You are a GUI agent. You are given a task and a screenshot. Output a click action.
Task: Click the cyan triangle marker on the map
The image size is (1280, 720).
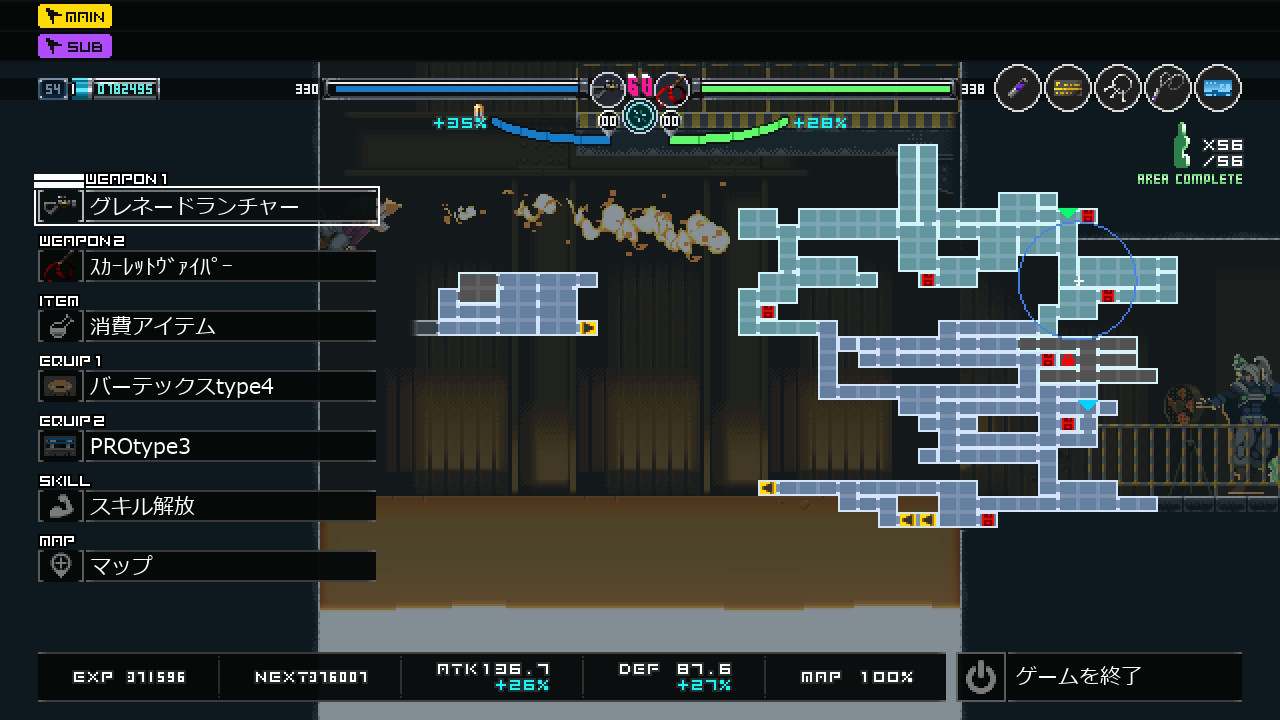coord(1087,405)
